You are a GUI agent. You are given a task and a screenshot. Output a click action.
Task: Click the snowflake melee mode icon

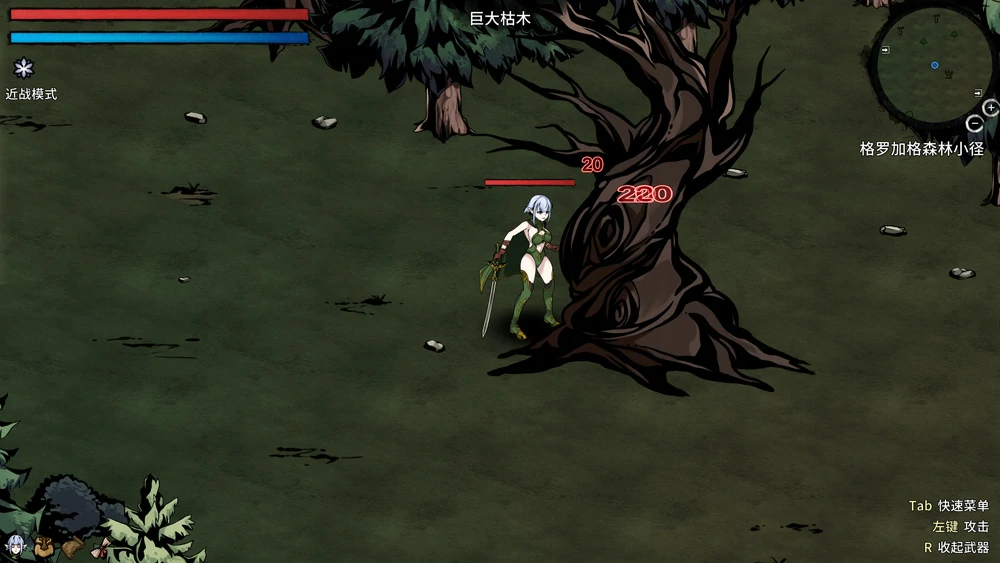click(23, 69)
